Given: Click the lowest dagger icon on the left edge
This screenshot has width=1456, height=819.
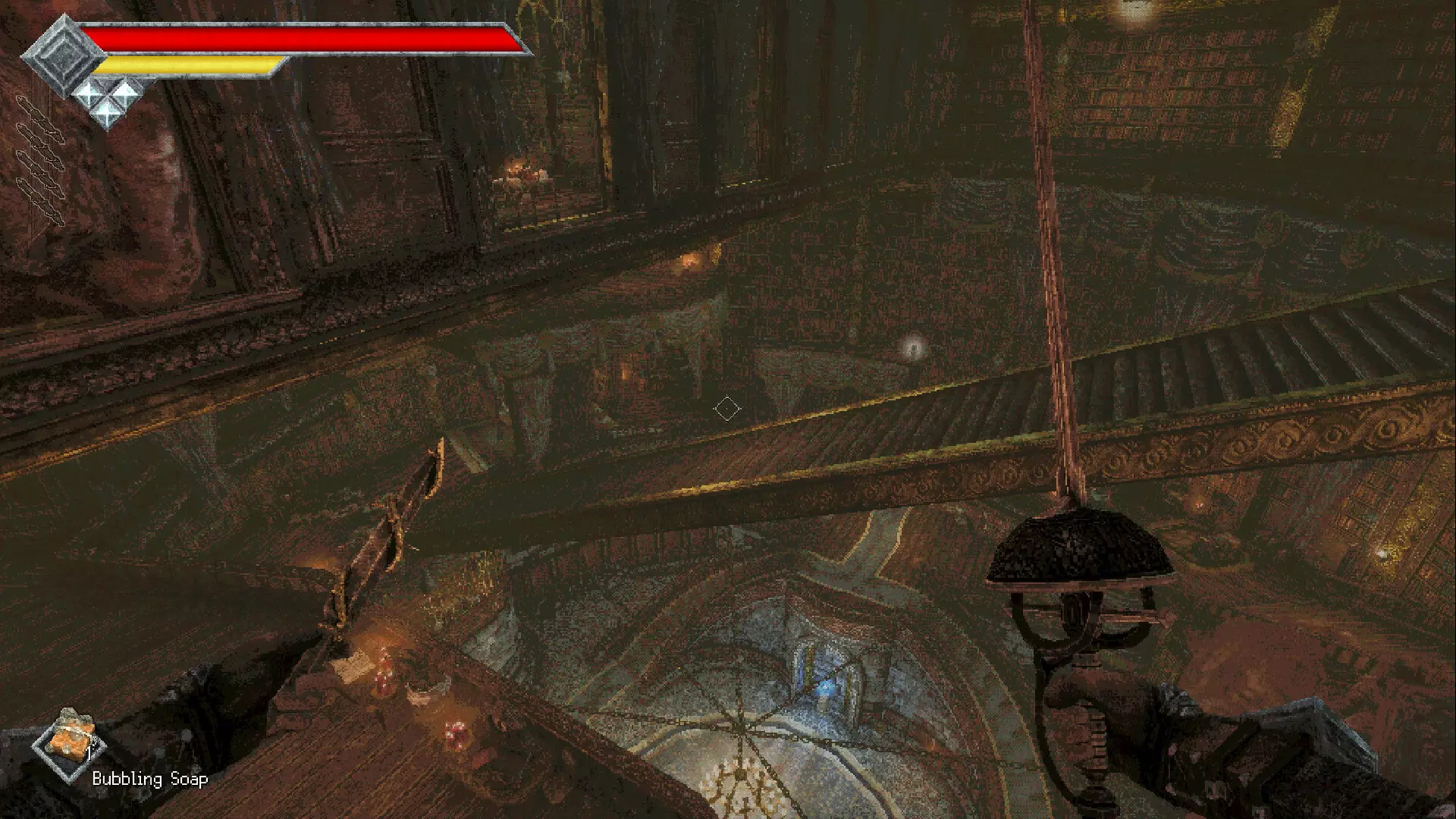Looking at the screenshot, I should (x=41, y=201).
